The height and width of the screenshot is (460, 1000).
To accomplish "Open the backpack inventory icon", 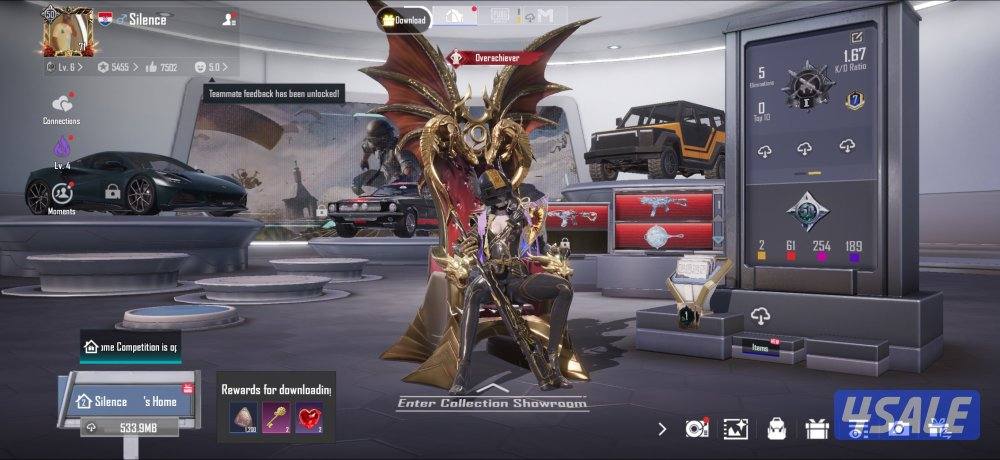I will point(776,429).
